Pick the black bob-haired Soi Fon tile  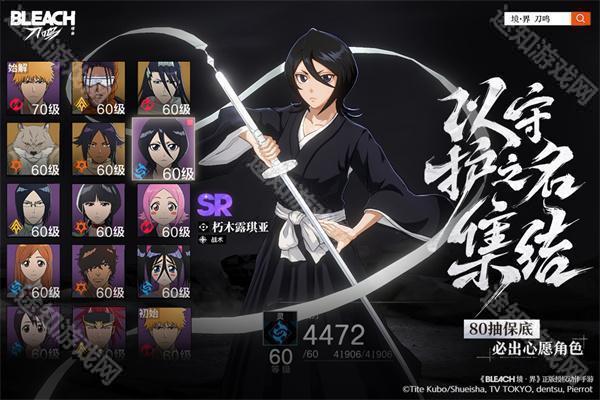(98, 210)
